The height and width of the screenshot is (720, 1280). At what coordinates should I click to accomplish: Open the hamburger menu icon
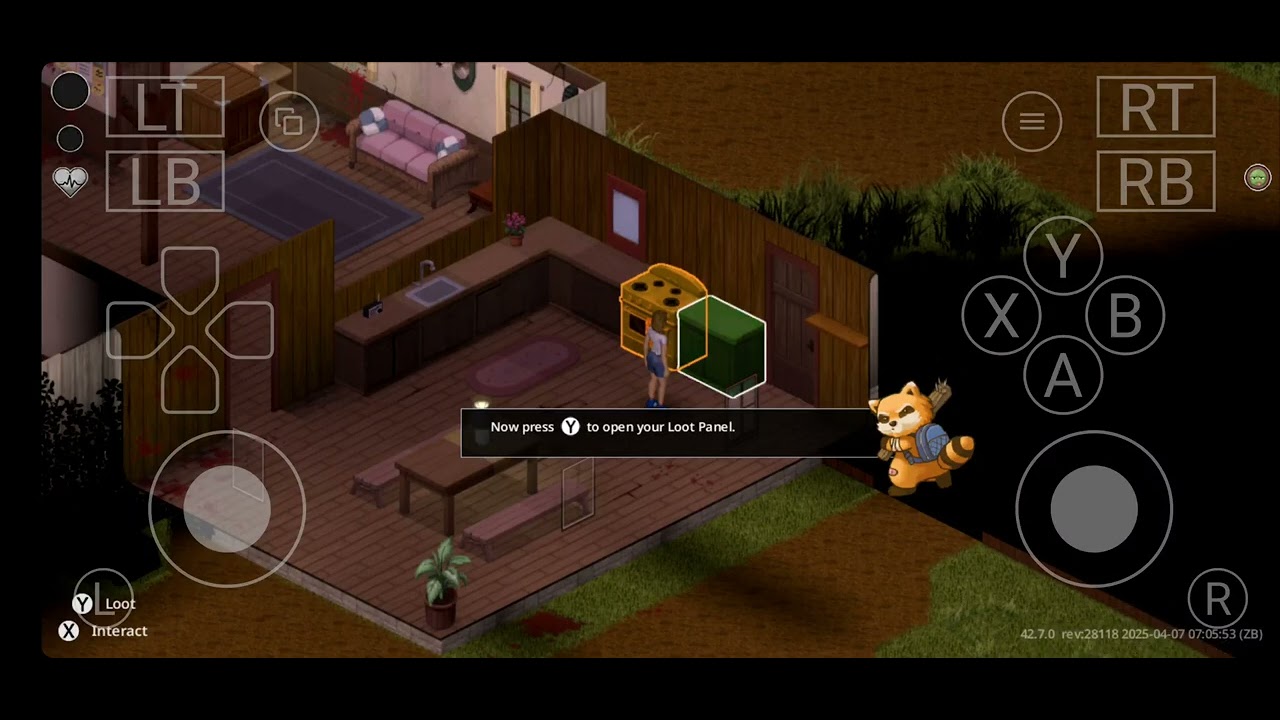pyautogui.click(x=1032, y=122)
